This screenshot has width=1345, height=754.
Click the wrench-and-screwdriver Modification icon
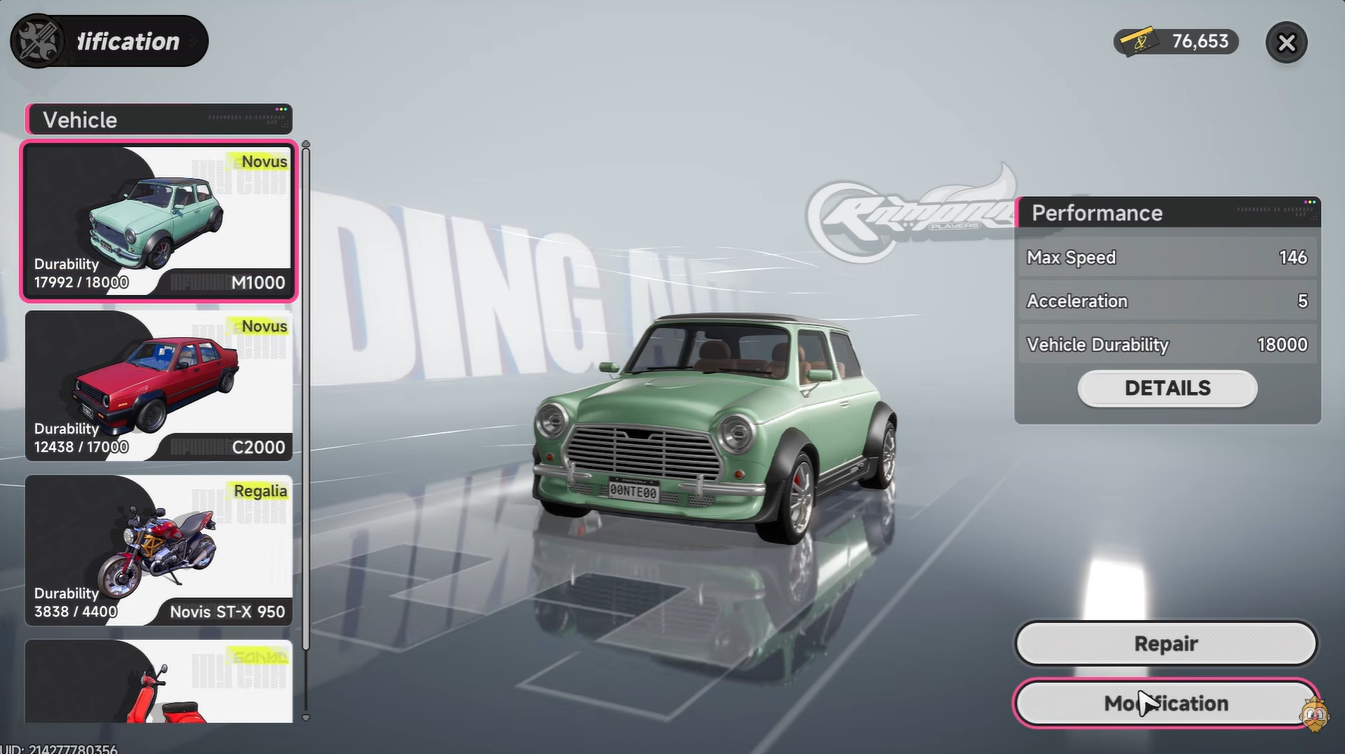coord(38,40)
